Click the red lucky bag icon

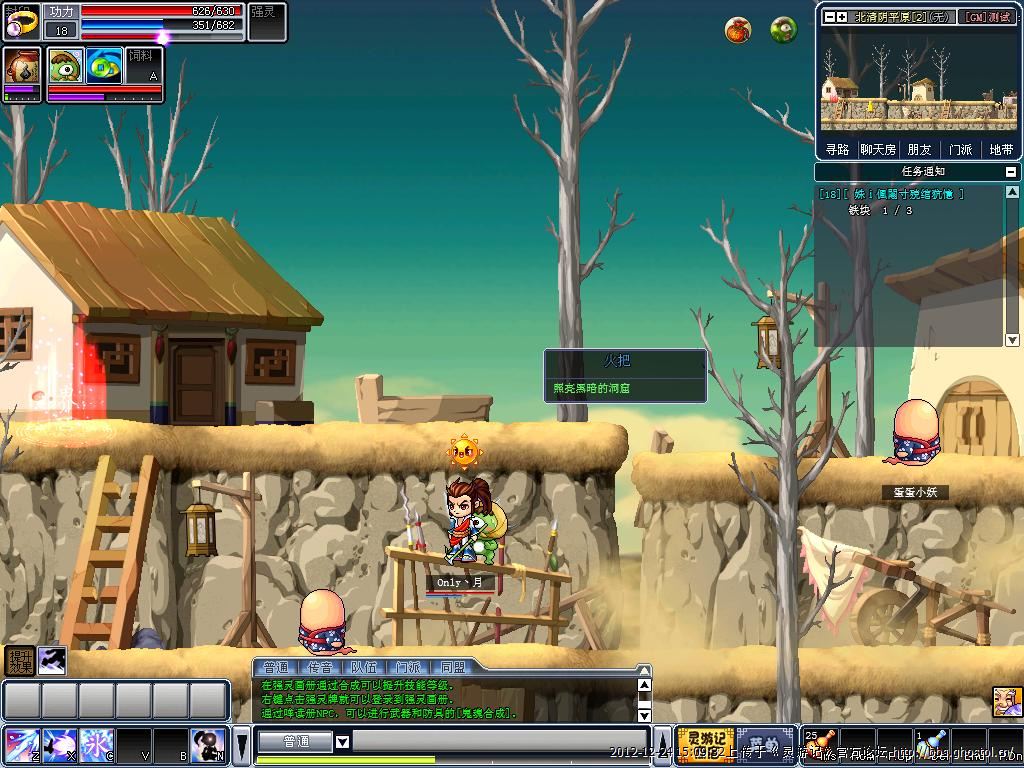click(x=738, y=31)
